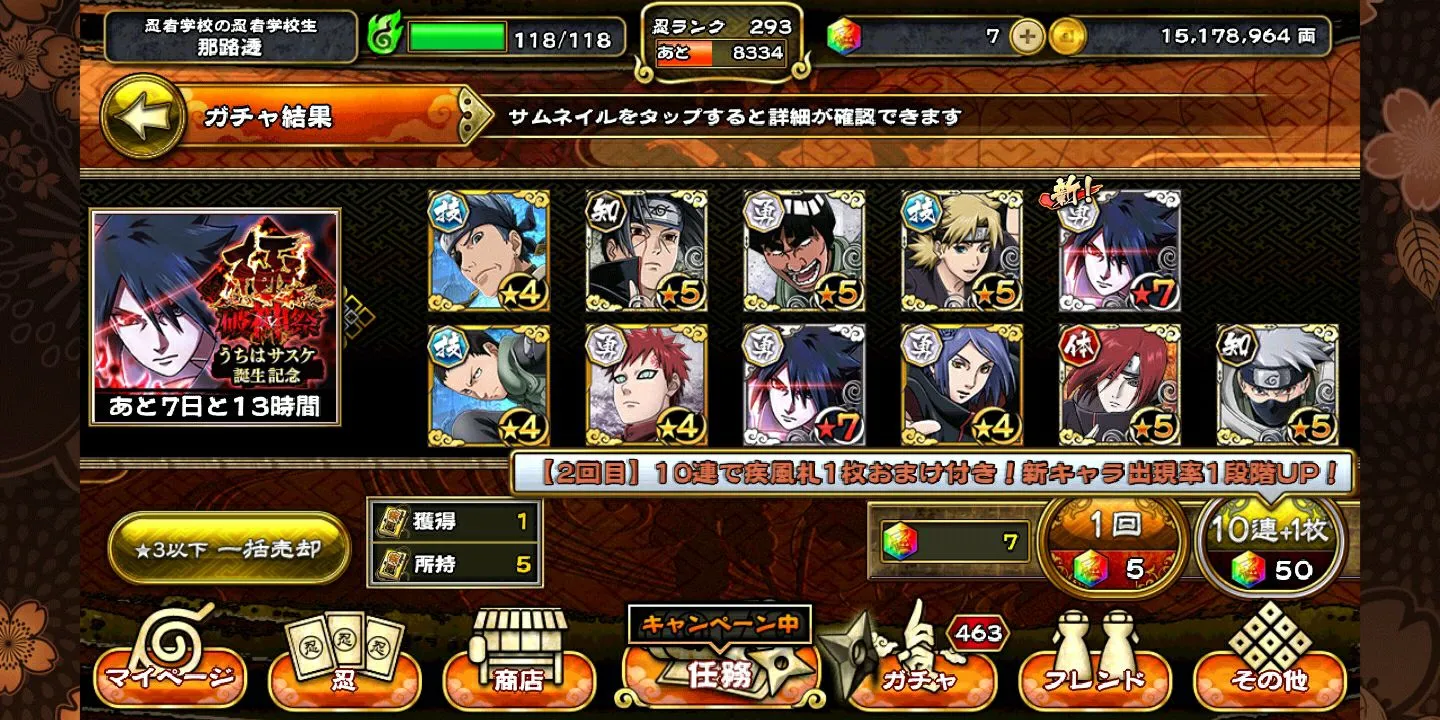Open the Sasuke birthday gacha banner
This screenshot has width=1440, height=720.
point(216,315)
